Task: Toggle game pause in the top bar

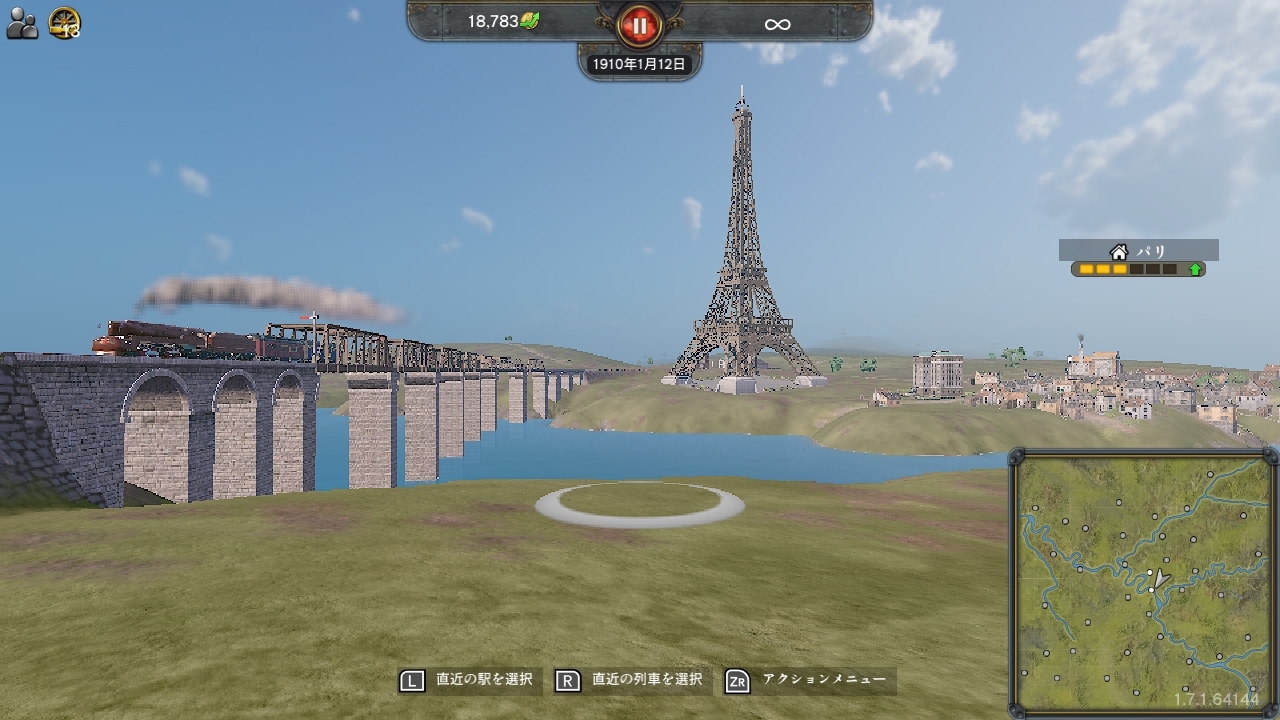Action: pos(639,27)
